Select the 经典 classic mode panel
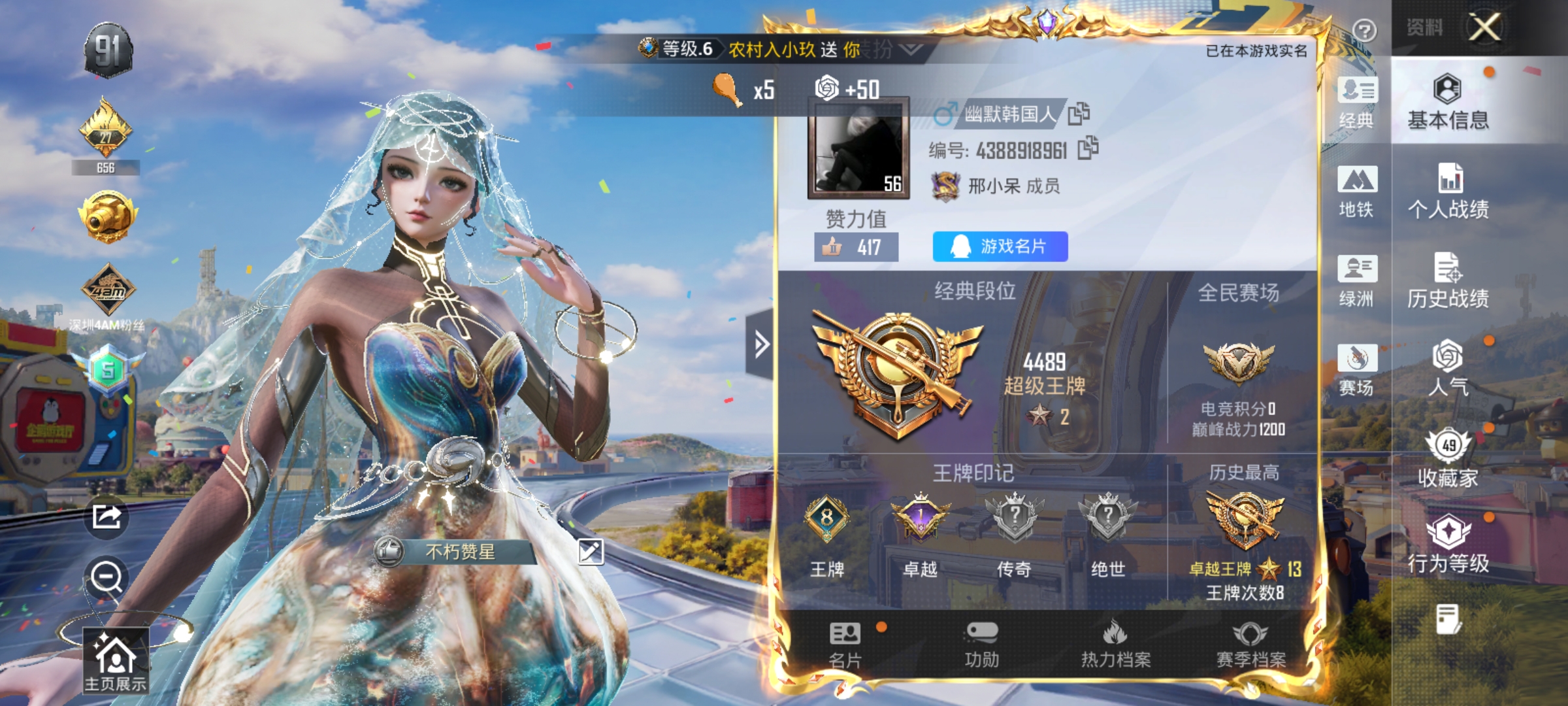The height and width of the screenshot is (706, 1568). (x=1357, y=105)
